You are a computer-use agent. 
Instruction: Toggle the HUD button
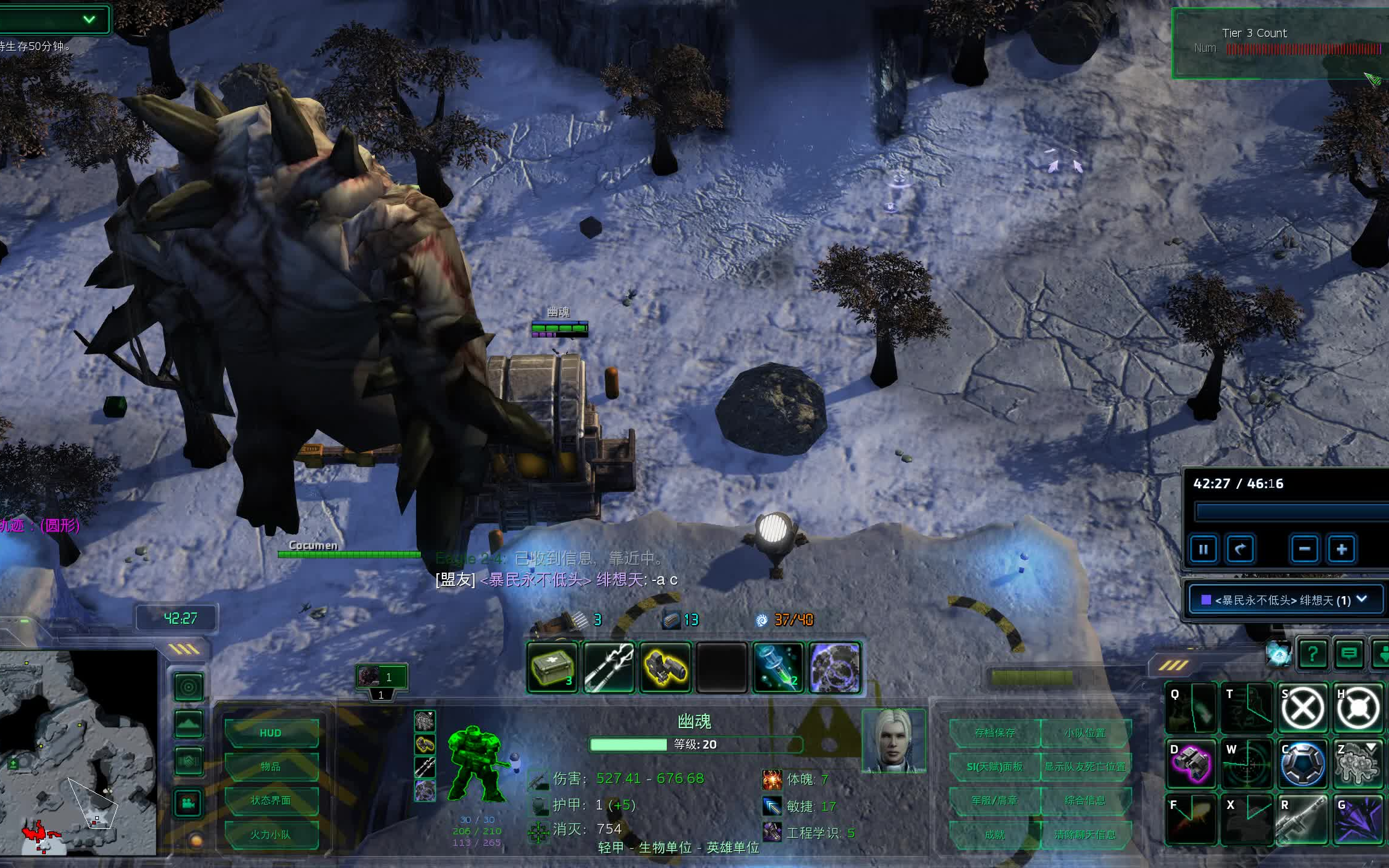click(271, 733)
